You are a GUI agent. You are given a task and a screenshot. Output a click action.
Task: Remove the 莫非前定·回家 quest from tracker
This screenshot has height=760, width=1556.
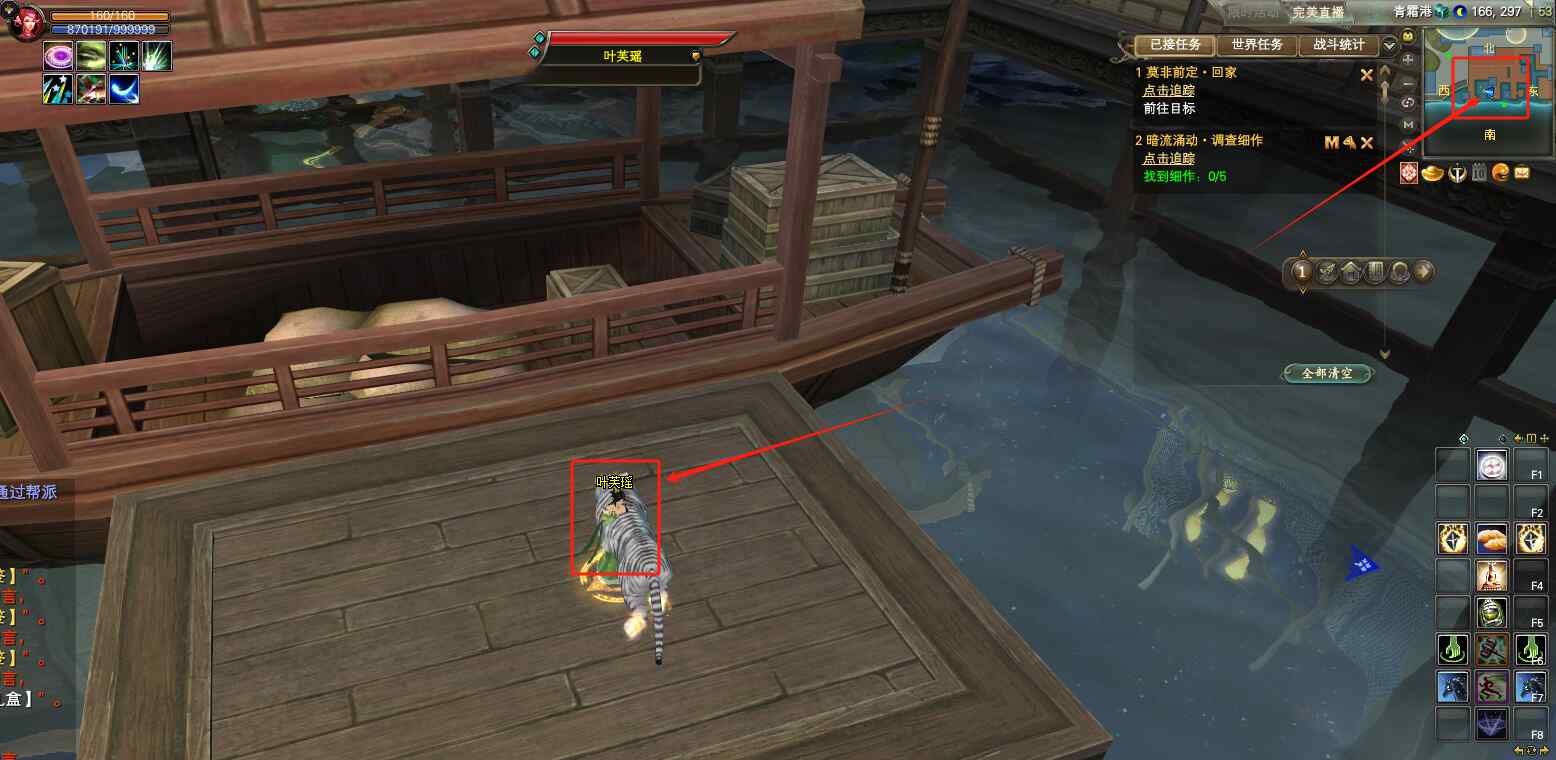click(1367, 74)
